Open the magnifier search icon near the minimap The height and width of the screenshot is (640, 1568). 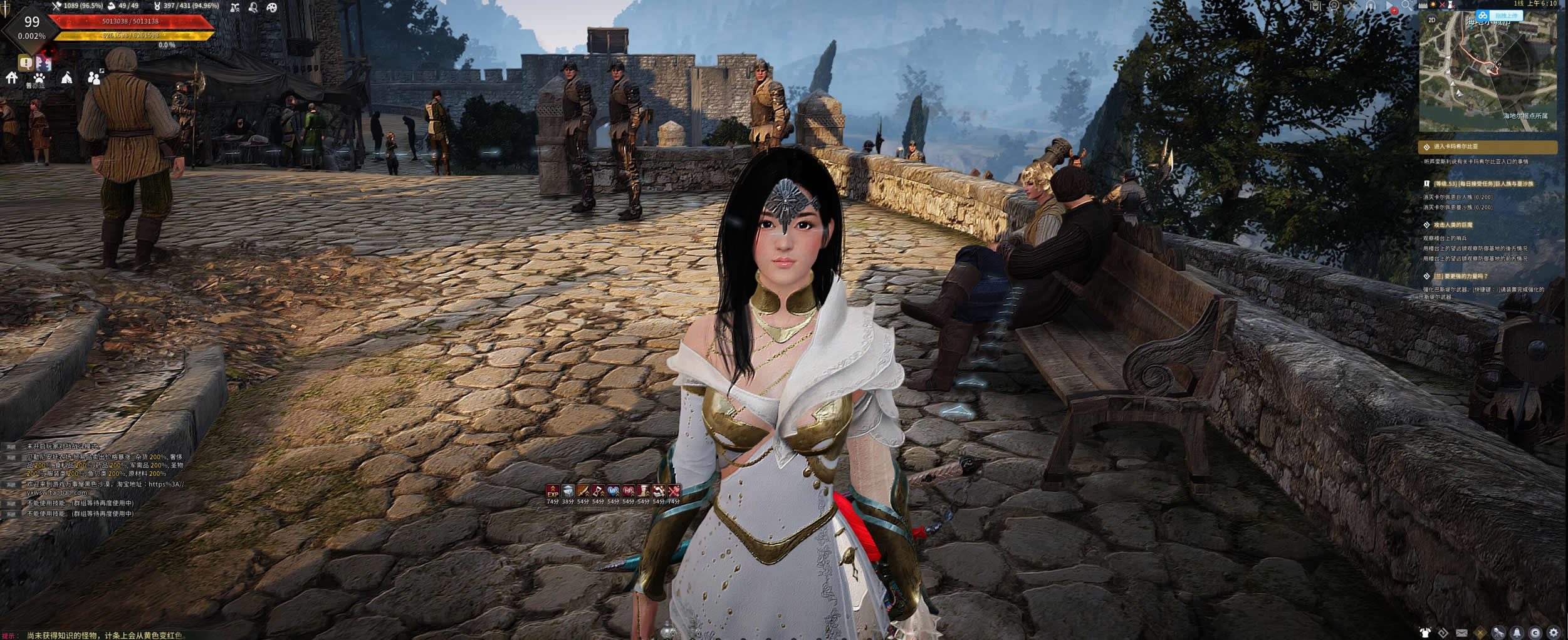(1406, 6)
